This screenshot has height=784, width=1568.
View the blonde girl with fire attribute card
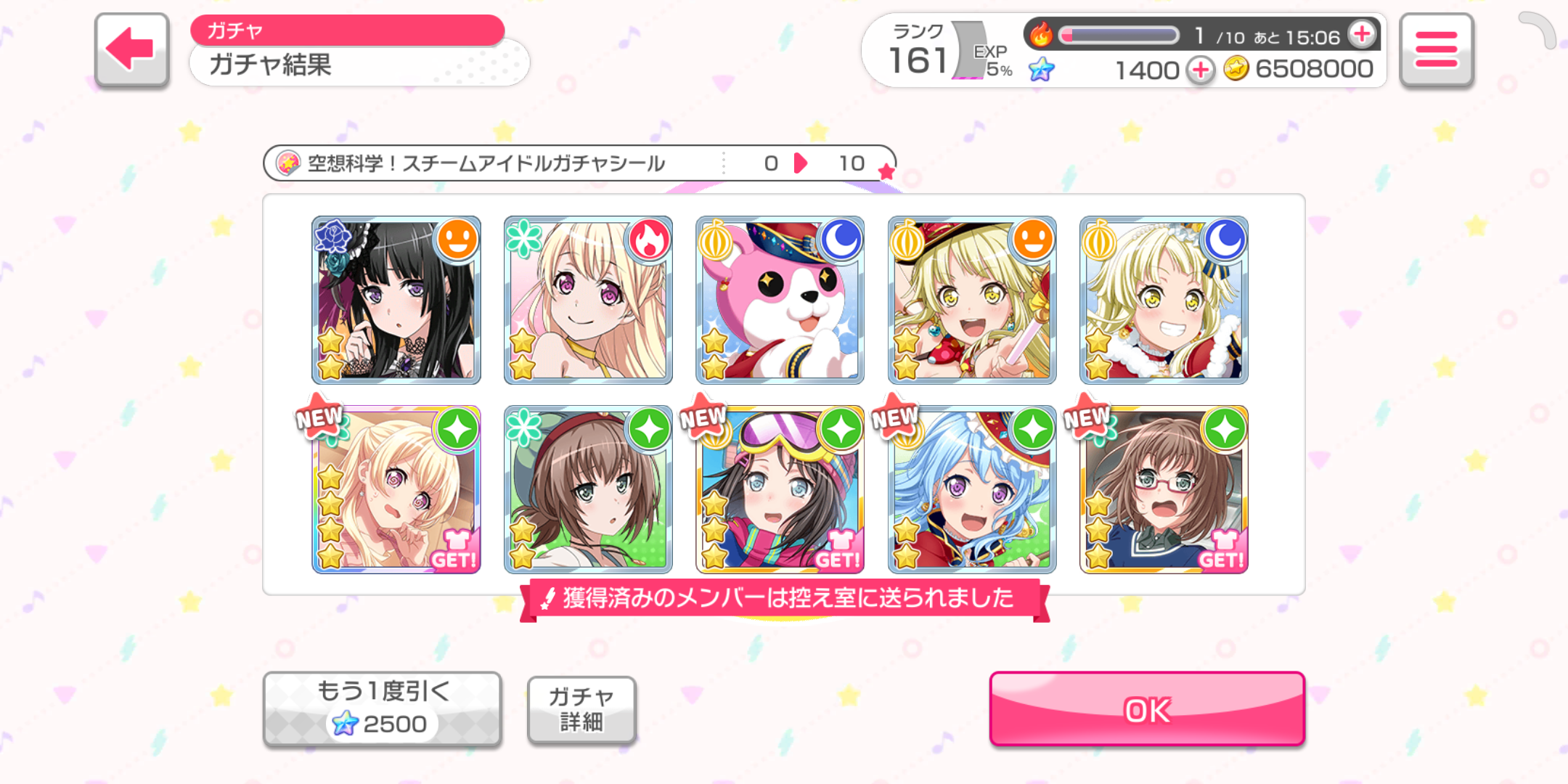pos(588,300)
